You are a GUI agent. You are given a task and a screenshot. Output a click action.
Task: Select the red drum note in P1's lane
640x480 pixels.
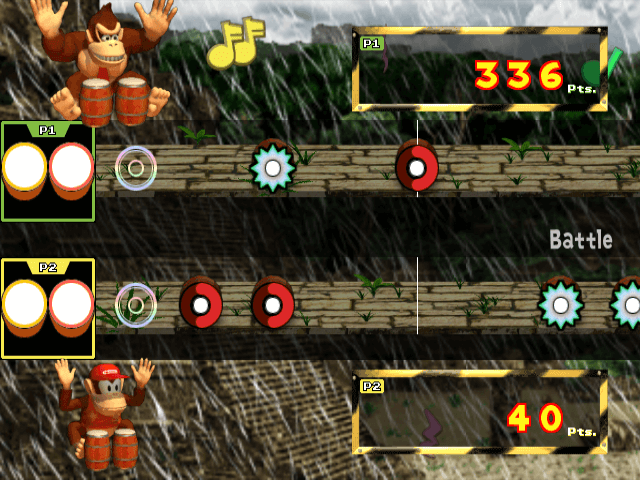(416, 167)
